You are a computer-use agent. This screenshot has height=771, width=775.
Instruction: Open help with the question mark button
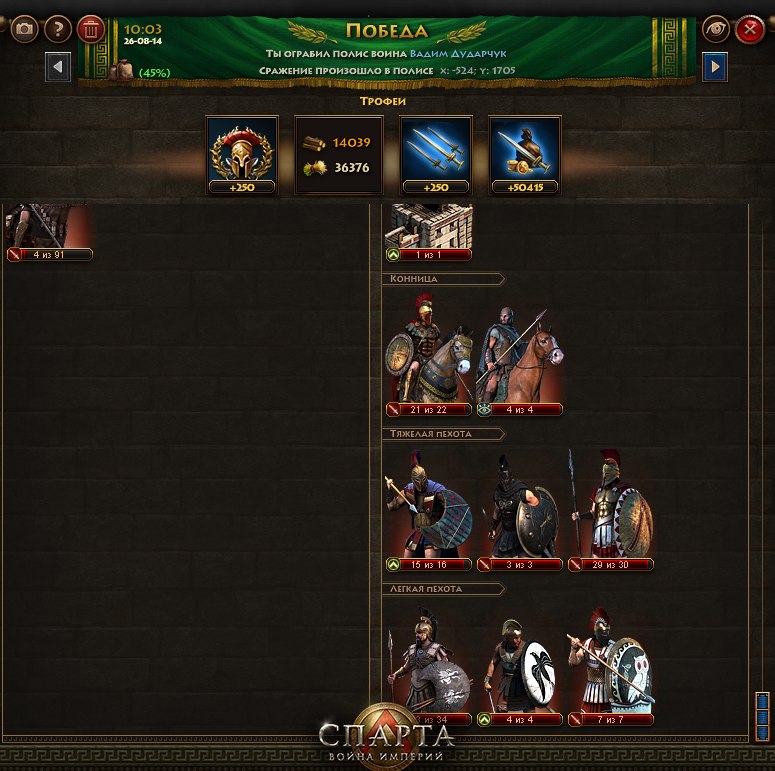tap(58, 29)
